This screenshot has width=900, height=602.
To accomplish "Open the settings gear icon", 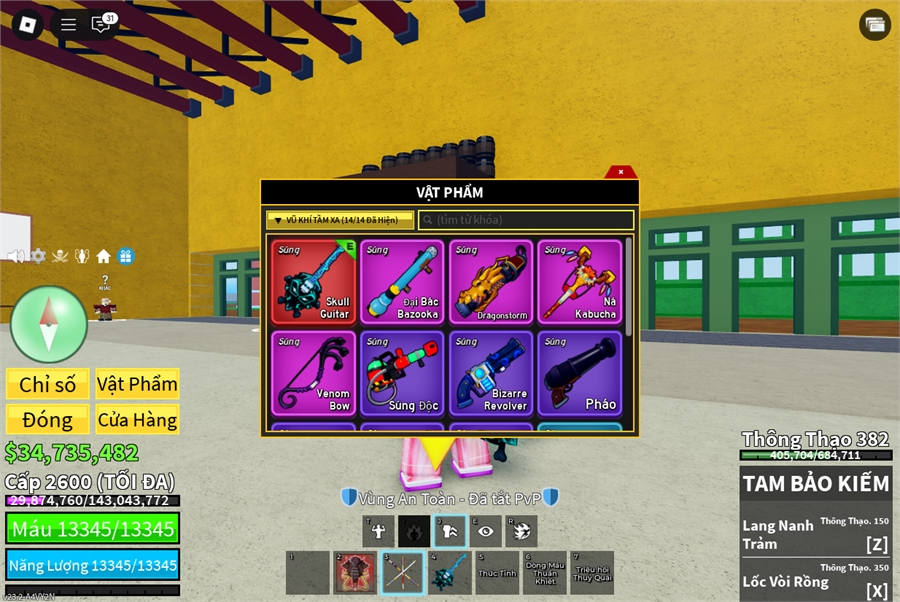I will 38,256.
